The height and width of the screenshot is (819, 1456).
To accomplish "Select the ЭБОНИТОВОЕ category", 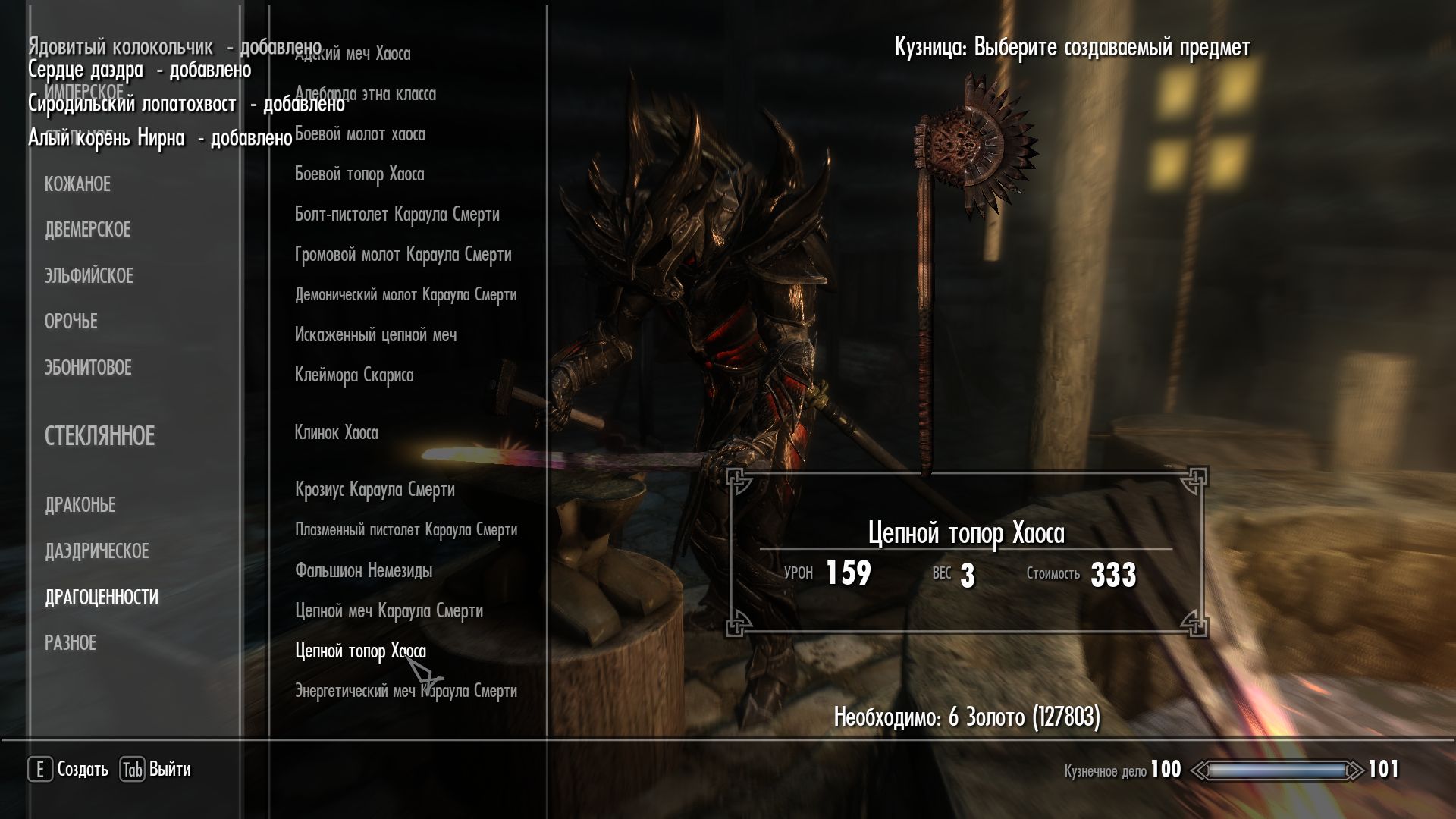I will point(88,368).
